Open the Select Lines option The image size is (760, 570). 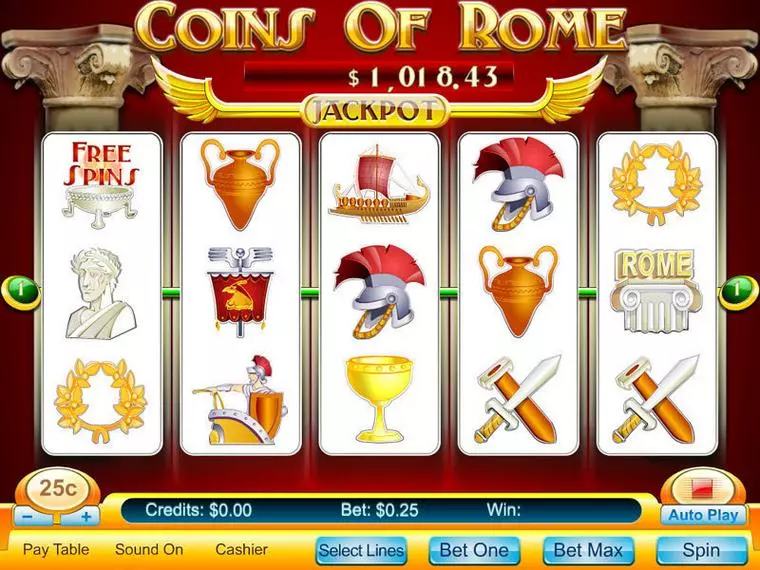click(361, 550)
